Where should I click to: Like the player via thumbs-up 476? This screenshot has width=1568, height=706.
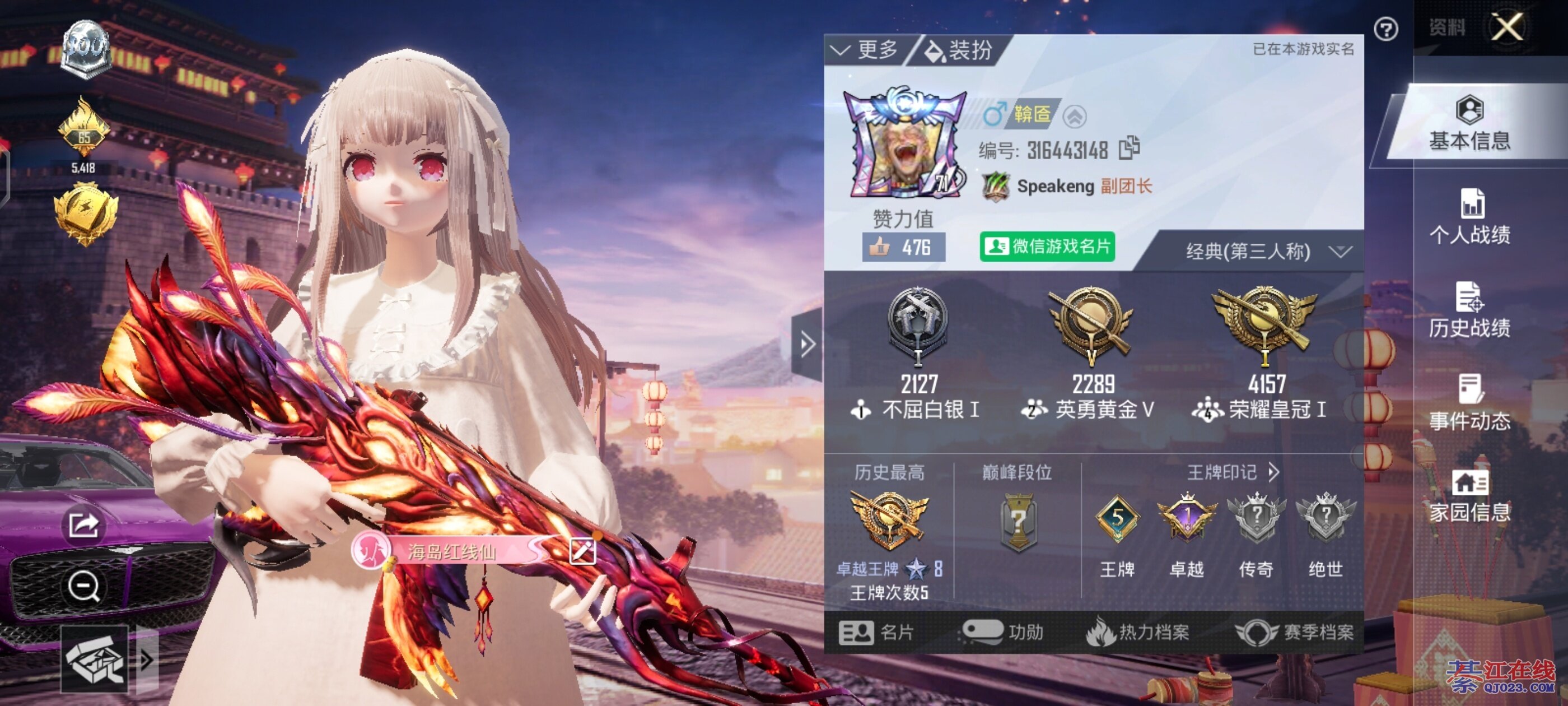pos(903,247)
